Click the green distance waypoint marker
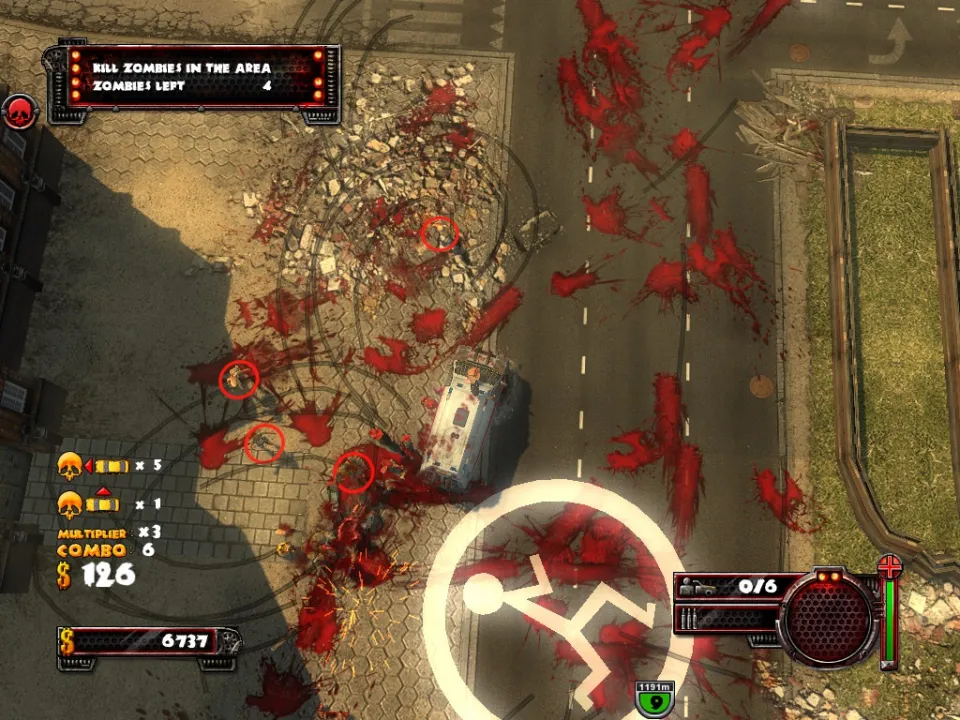 tap(656, 696)
